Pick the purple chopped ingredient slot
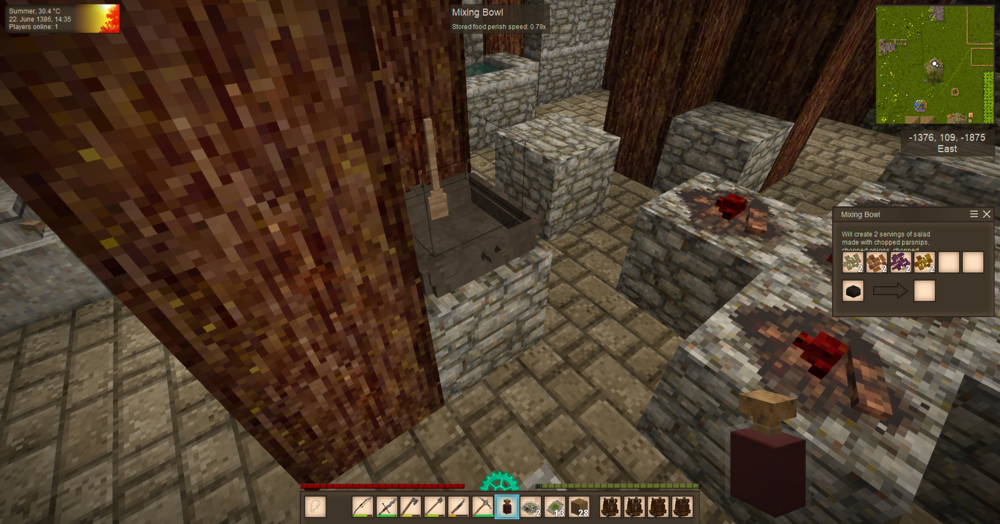Viewport: 1000px width, 524px height. pyautogui.click(x=900, y=262)
